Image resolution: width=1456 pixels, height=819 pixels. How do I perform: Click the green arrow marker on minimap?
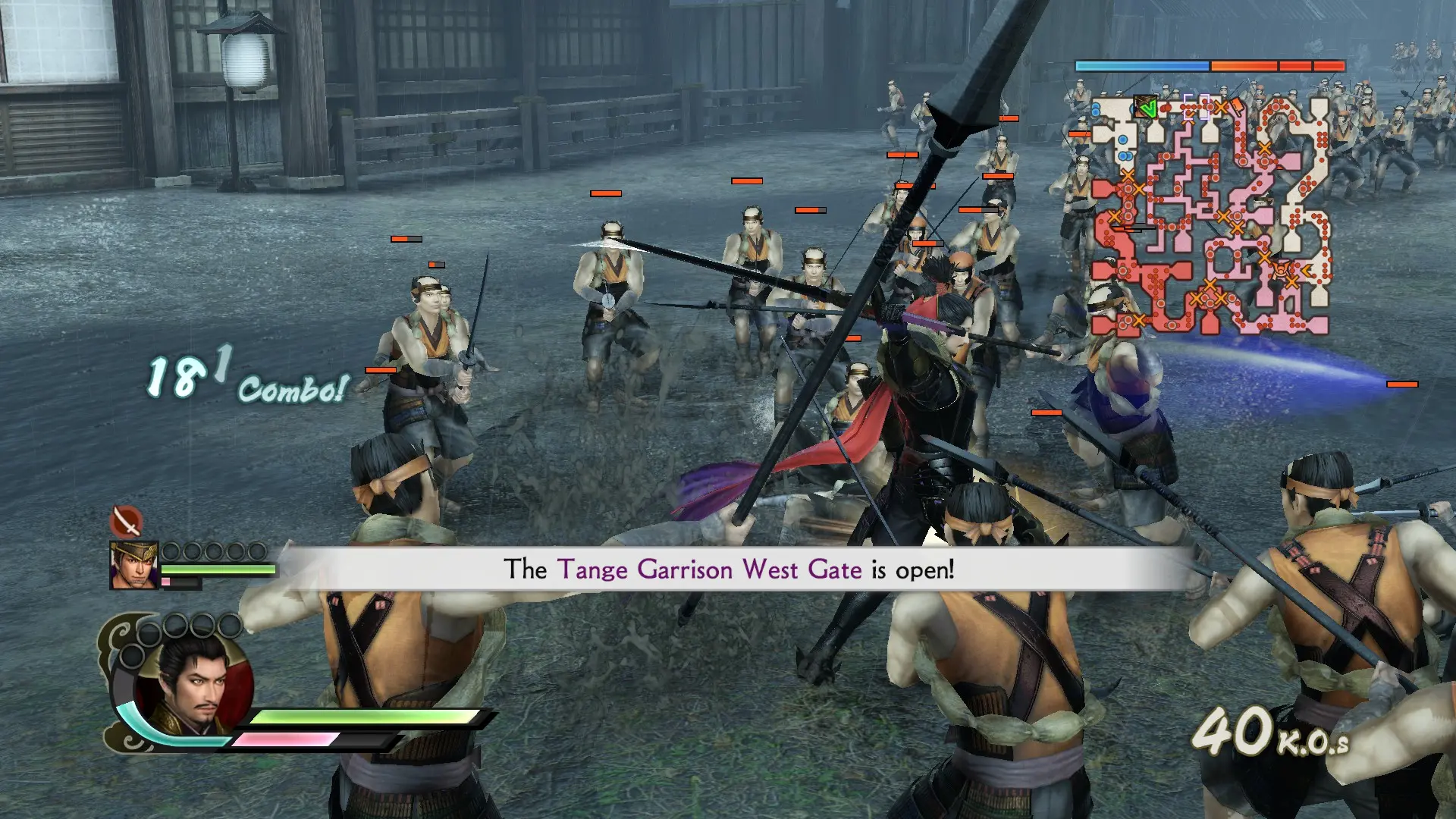[x=1147, y=109]
